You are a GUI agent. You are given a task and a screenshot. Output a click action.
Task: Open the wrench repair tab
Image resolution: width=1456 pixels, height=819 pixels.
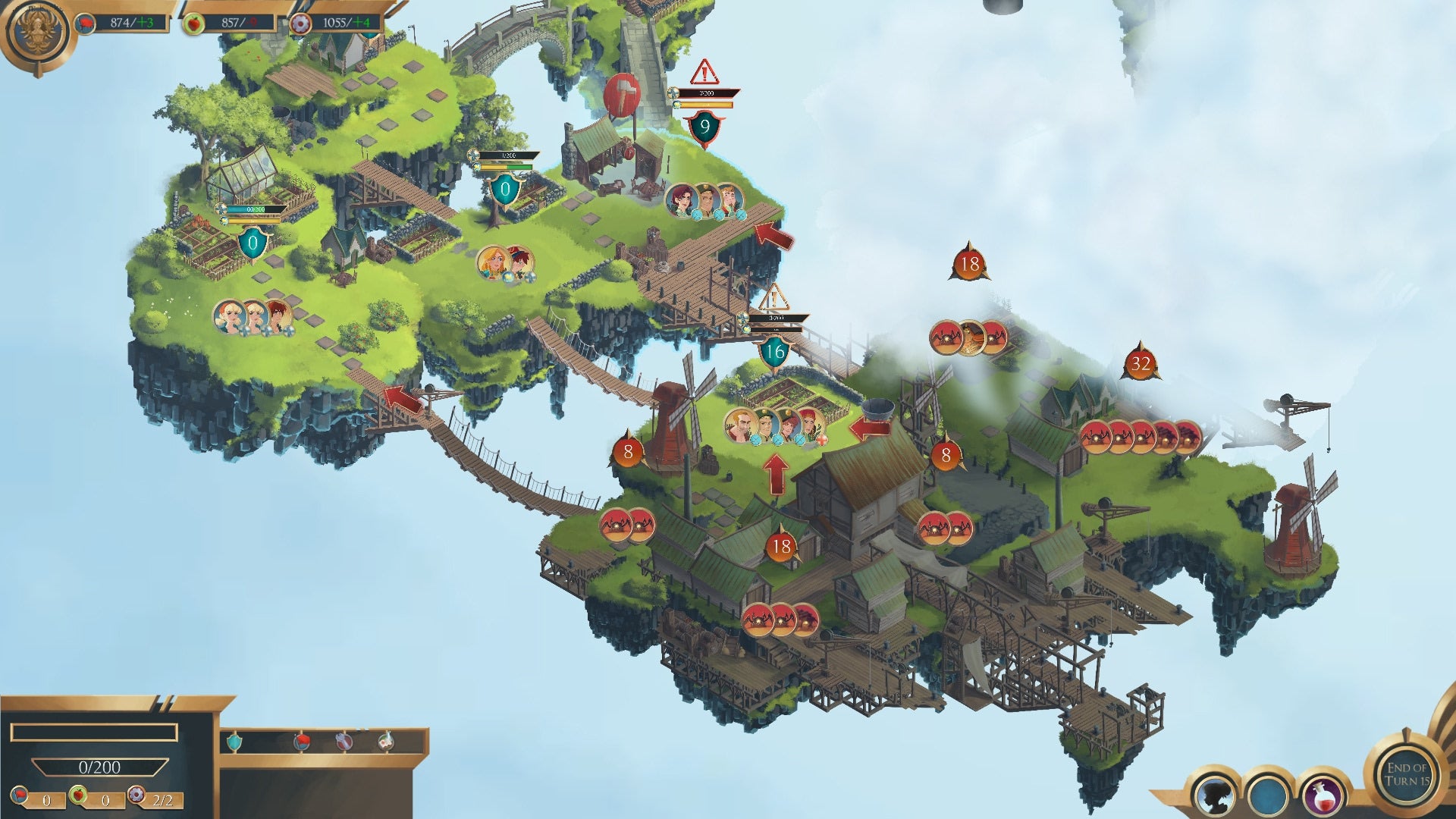(x=344, y=741)
